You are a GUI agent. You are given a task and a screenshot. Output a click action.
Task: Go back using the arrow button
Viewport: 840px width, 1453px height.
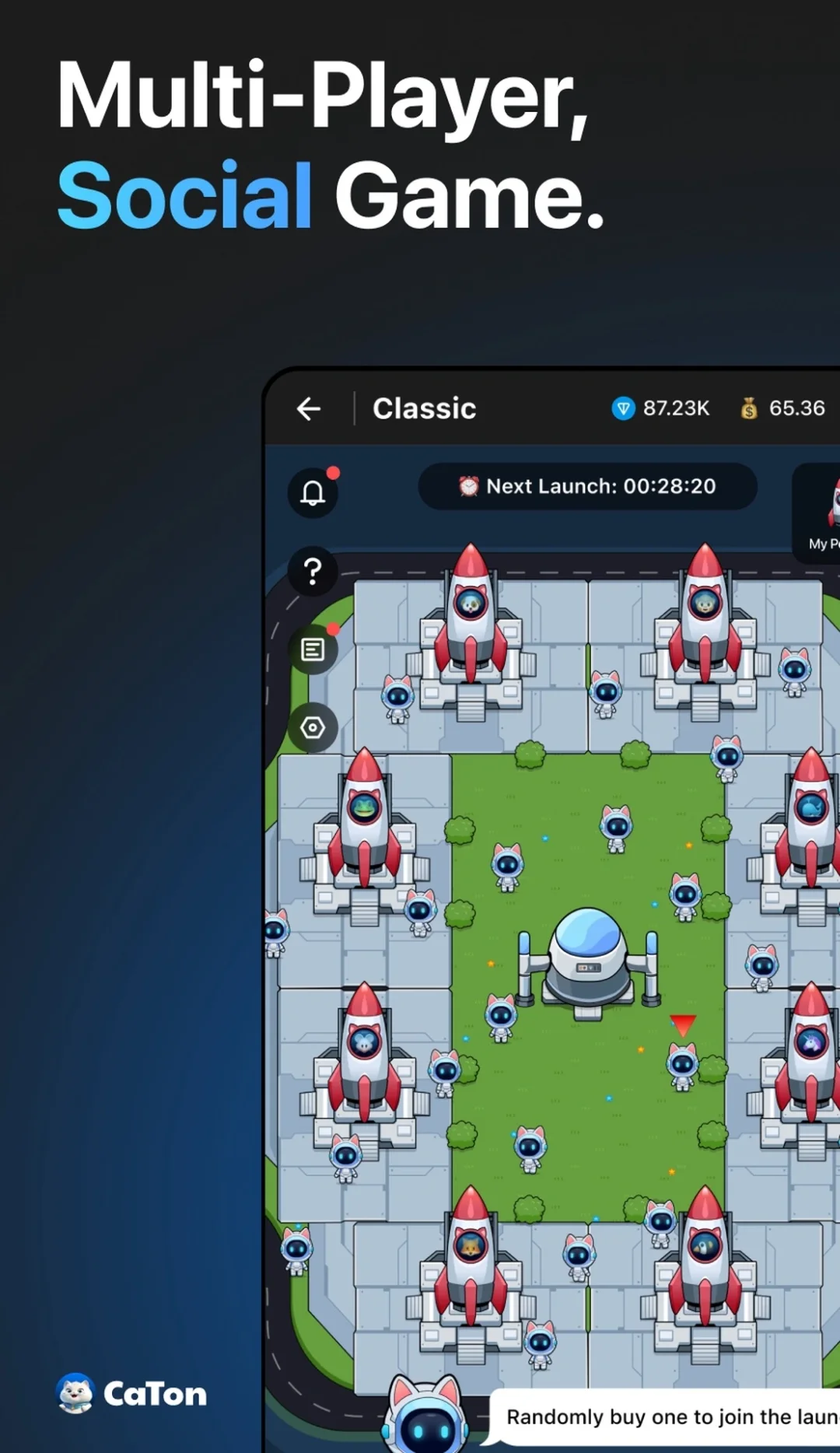[309, 408]
